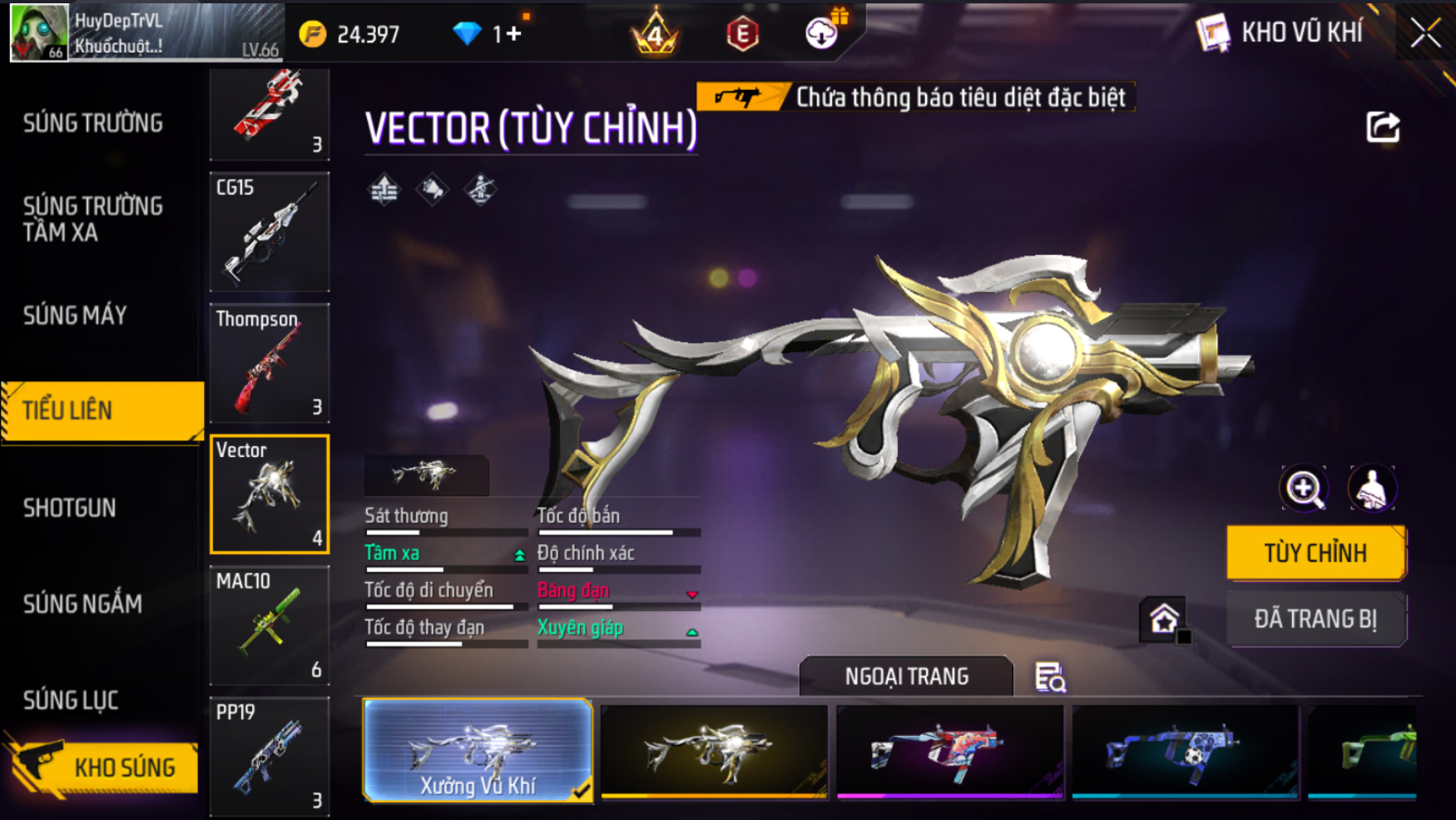The width and height of the screenshot is (1456, 820).
Task: Open the TÙY CHỈNH customize button
Action: (1315, 553)
